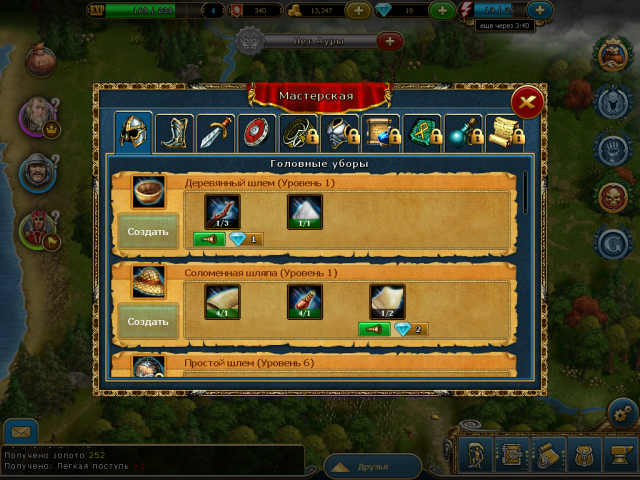Screen dimensions: 640x480
Task: Create the Деревянный шлем item
Action: tap(148, 231)
